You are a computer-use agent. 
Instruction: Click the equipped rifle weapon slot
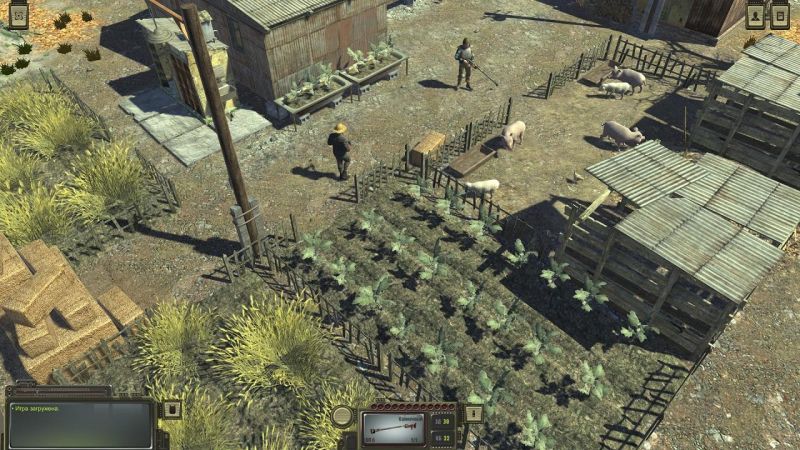393,428
